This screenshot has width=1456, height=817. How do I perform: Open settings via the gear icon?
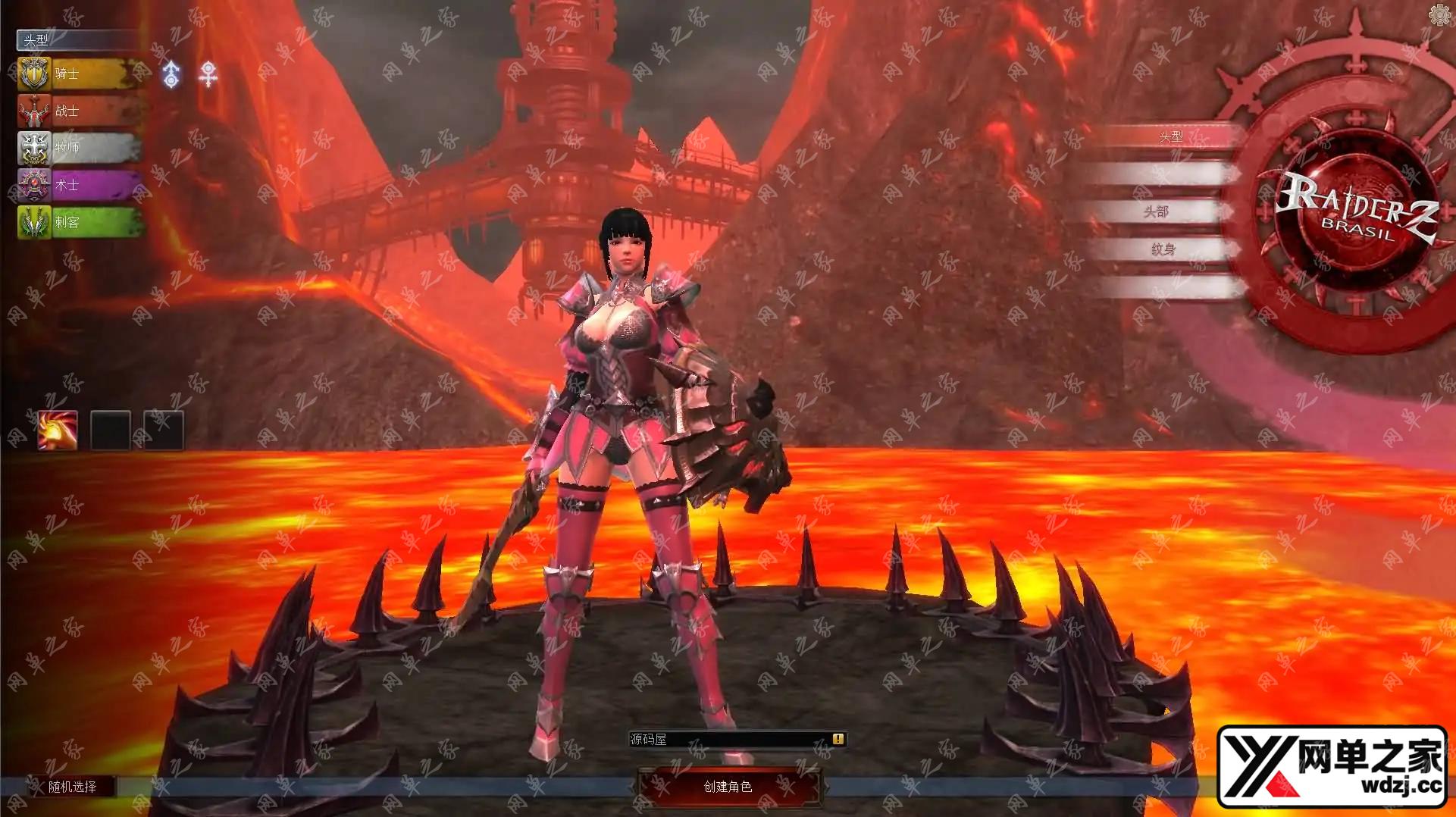coord(1439,14)
